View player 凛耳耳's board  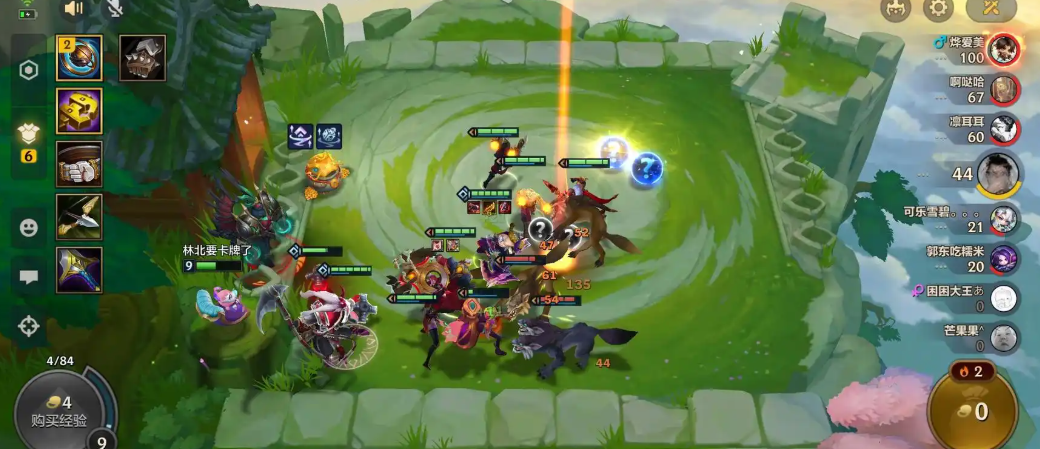(1005, 129)
